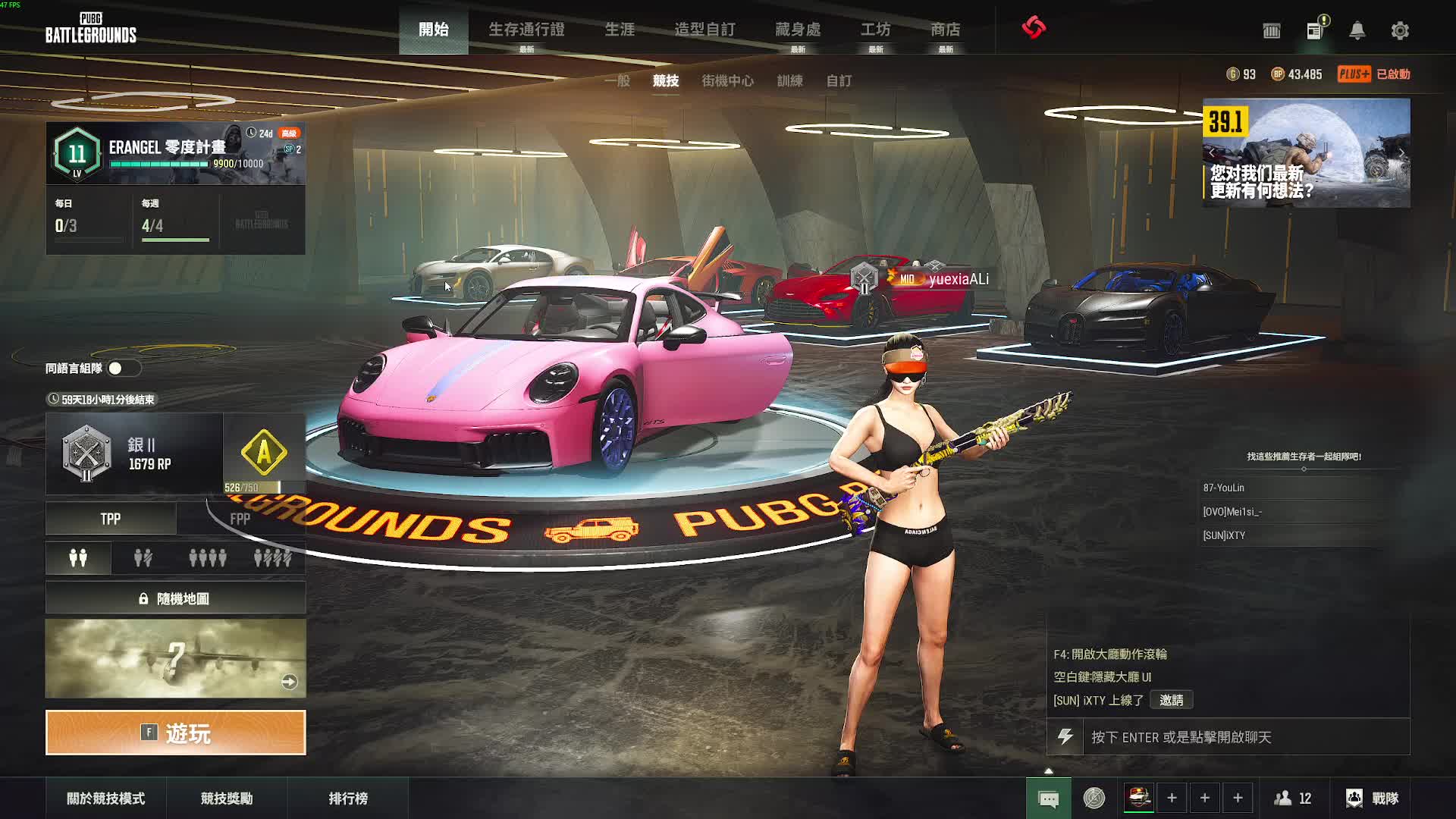Switch to the 生存通行證 tab
Viewport: 1456px width, 819px height.
click(526, 30)
